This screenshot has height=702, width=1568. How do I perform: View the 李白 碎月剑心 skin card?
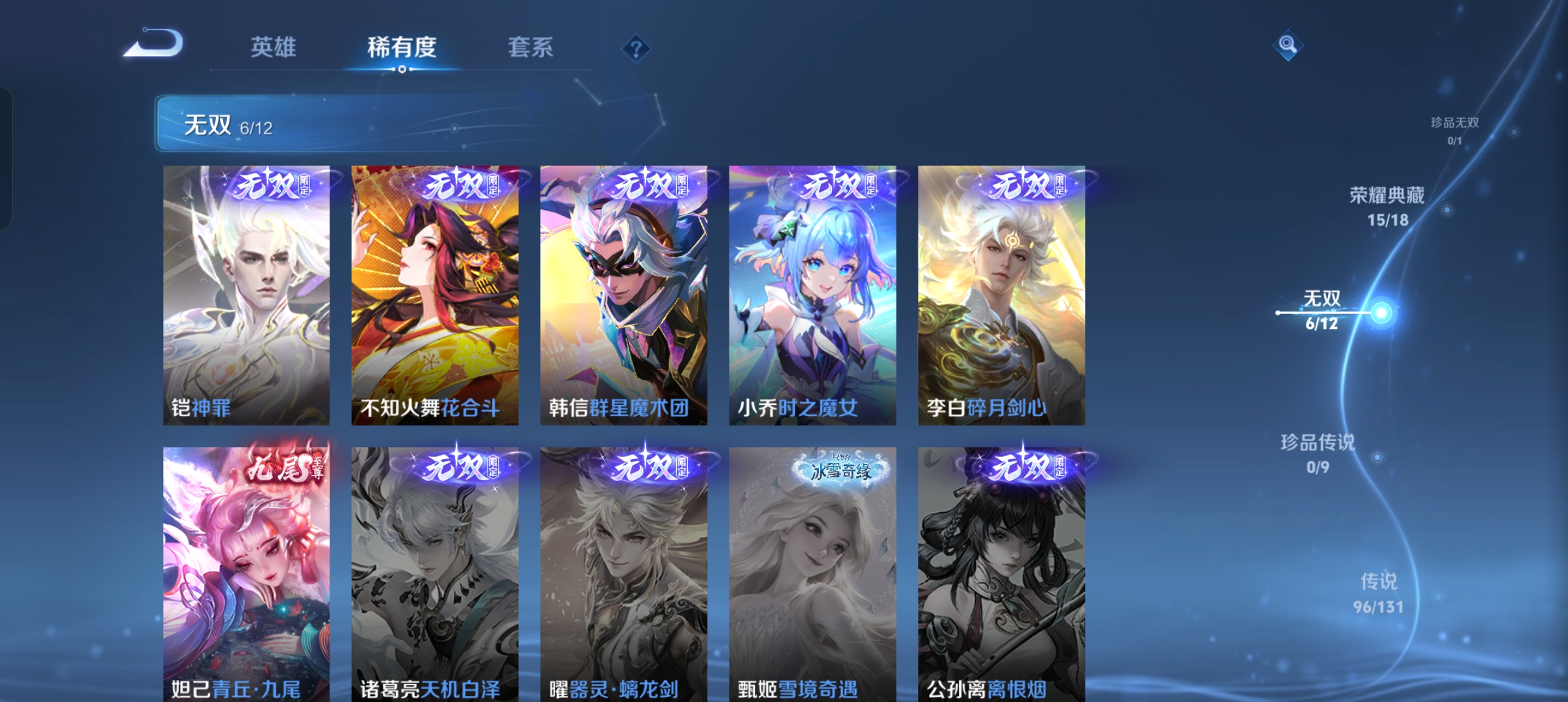[x=1001, y=296]
